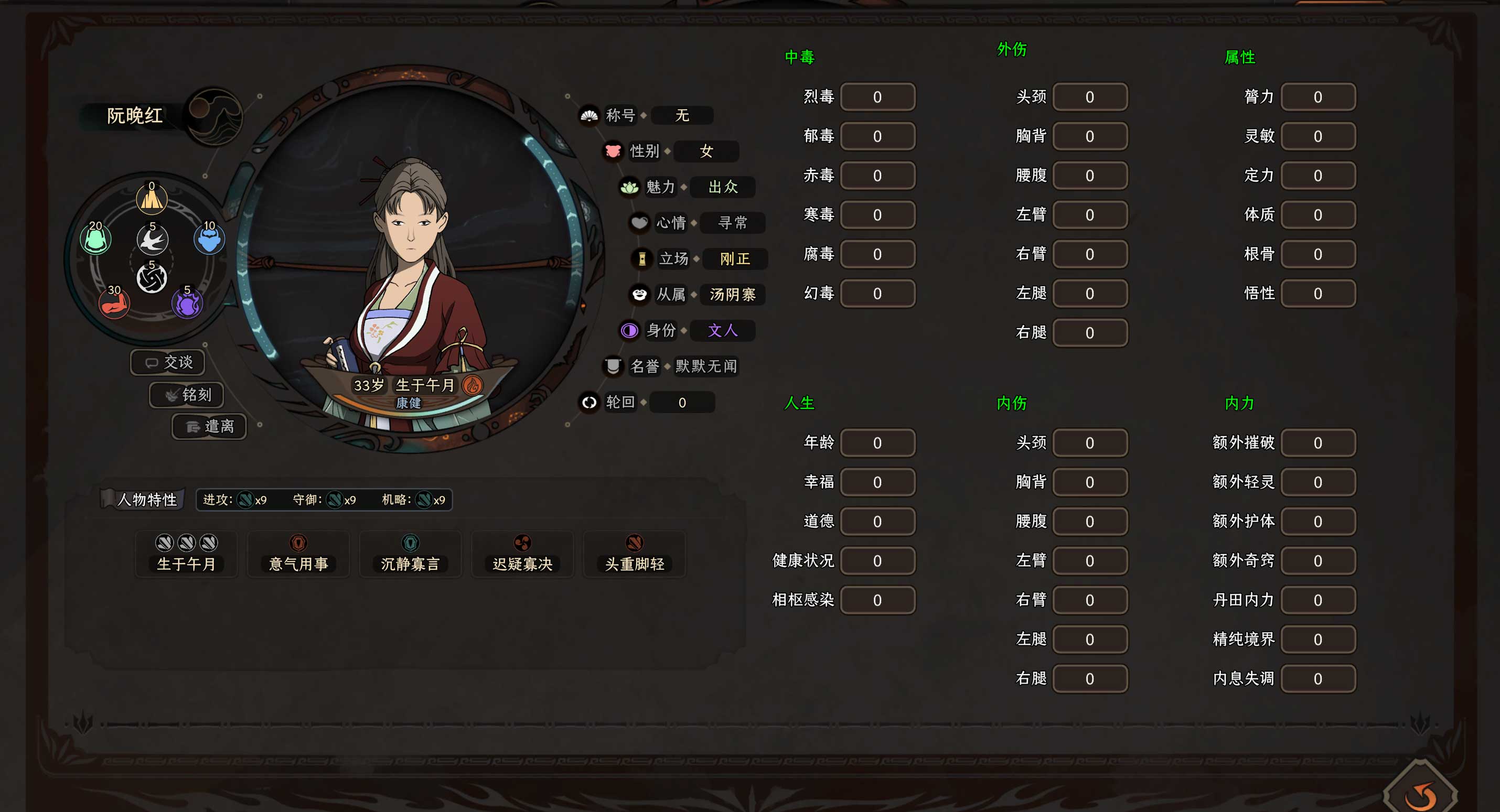Click the 轮回 reincarnation icon

588,402
